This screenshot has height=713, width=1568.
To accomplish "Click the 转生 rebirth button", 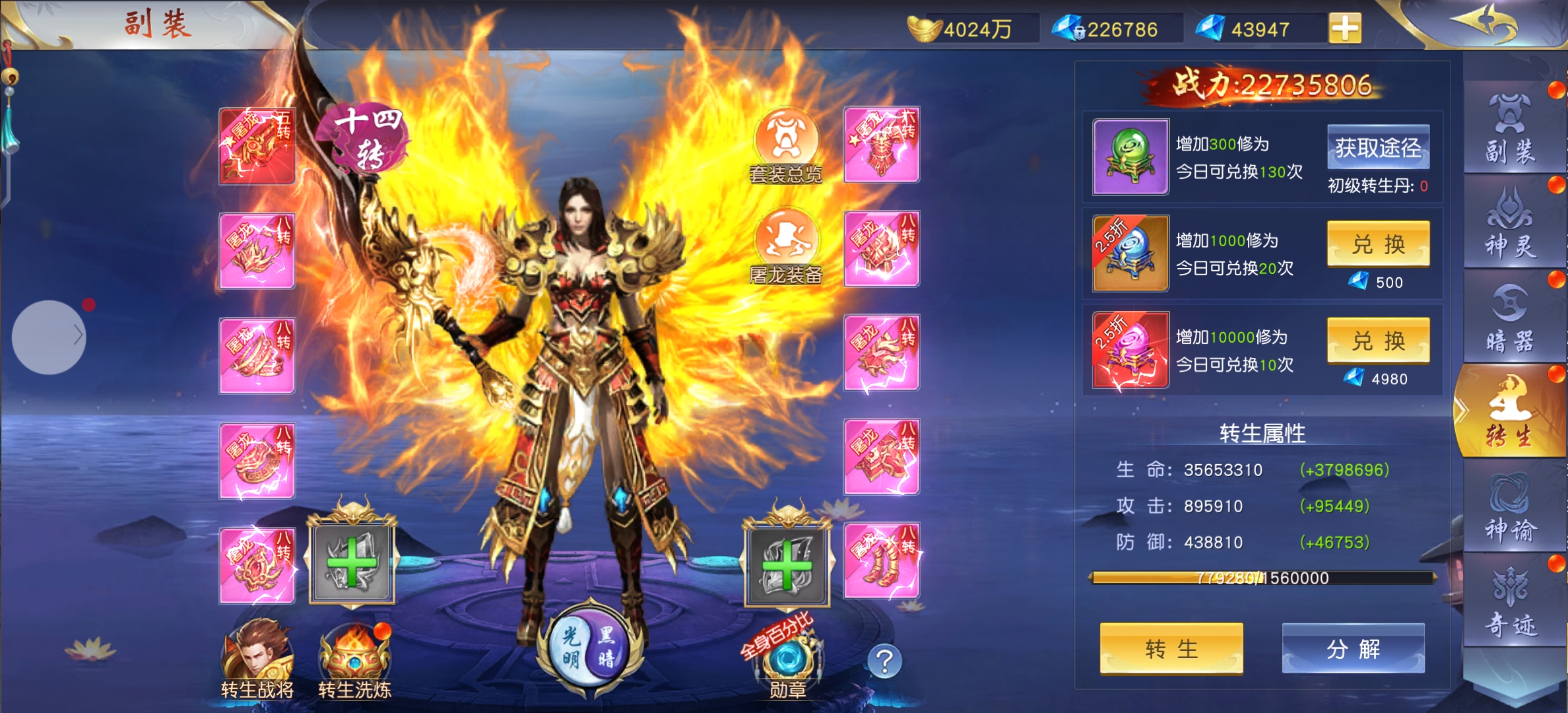I will click(1171, 648).
